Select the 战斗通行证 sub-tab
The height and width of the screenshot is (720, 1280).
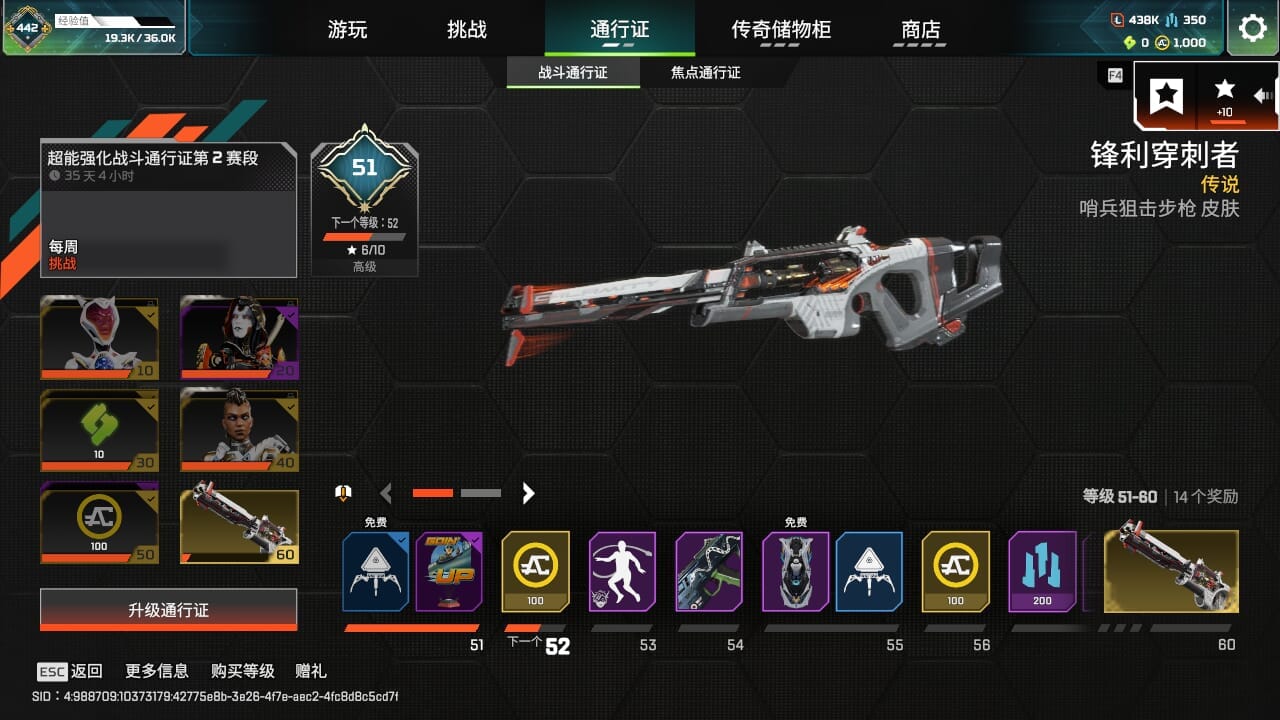[x=573, y=73]
